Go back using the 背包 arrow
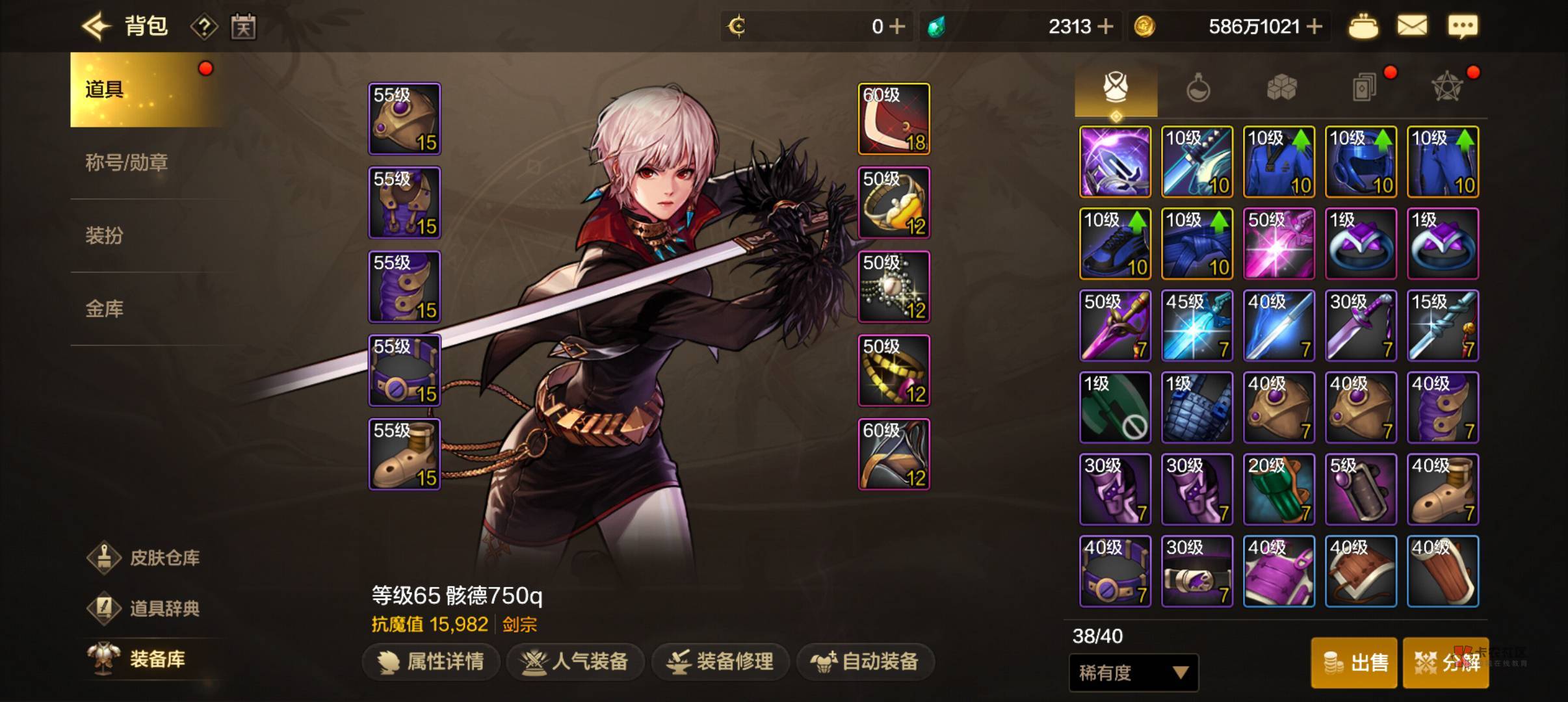 pos(98,27)
